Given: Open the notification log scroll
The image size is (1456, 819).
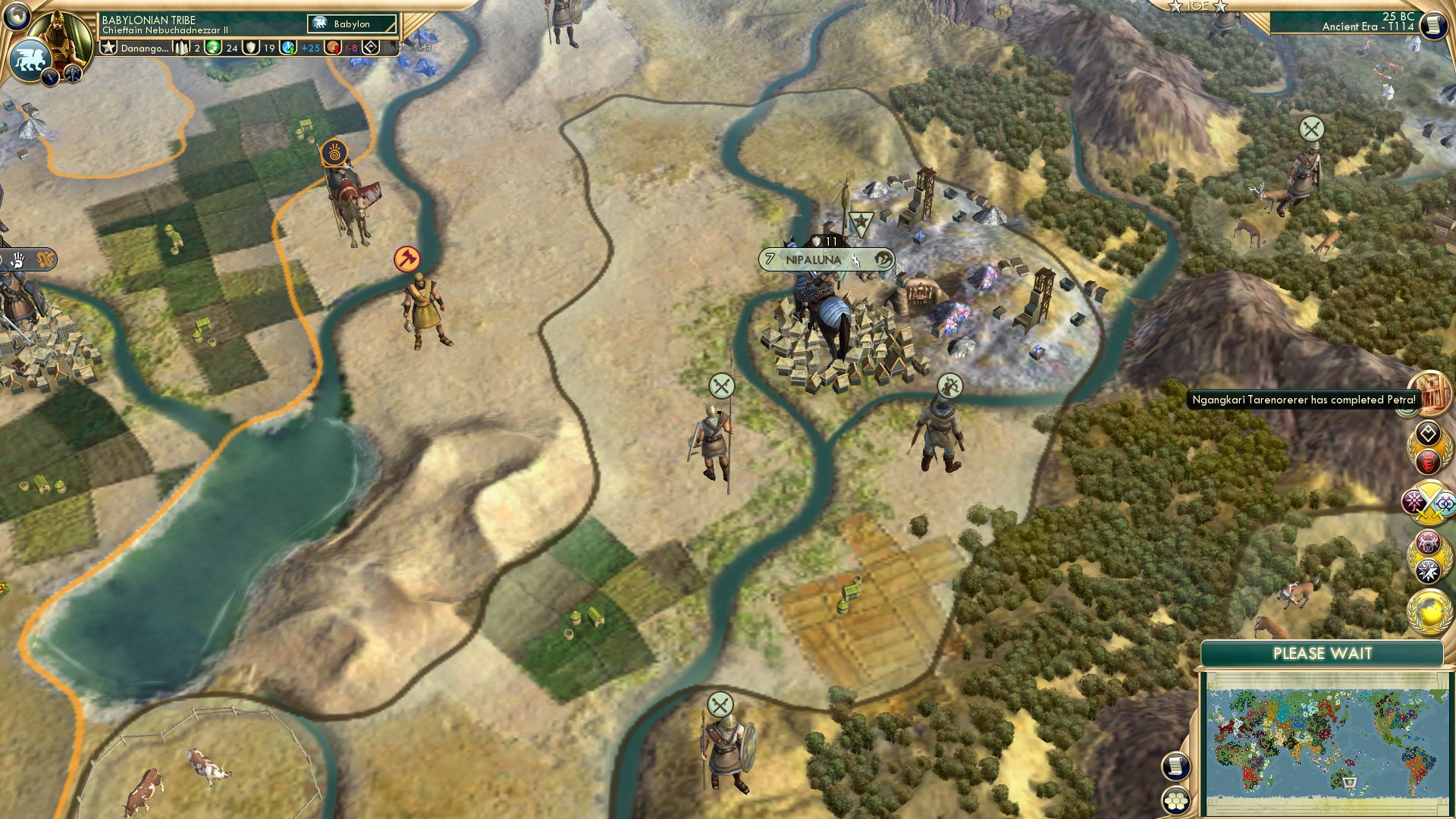Looking at the screenshot, I should 1432,25.
